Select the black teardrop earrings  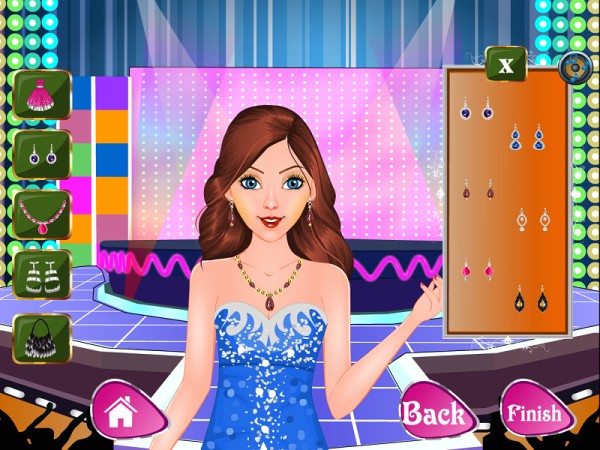(530, 298)
